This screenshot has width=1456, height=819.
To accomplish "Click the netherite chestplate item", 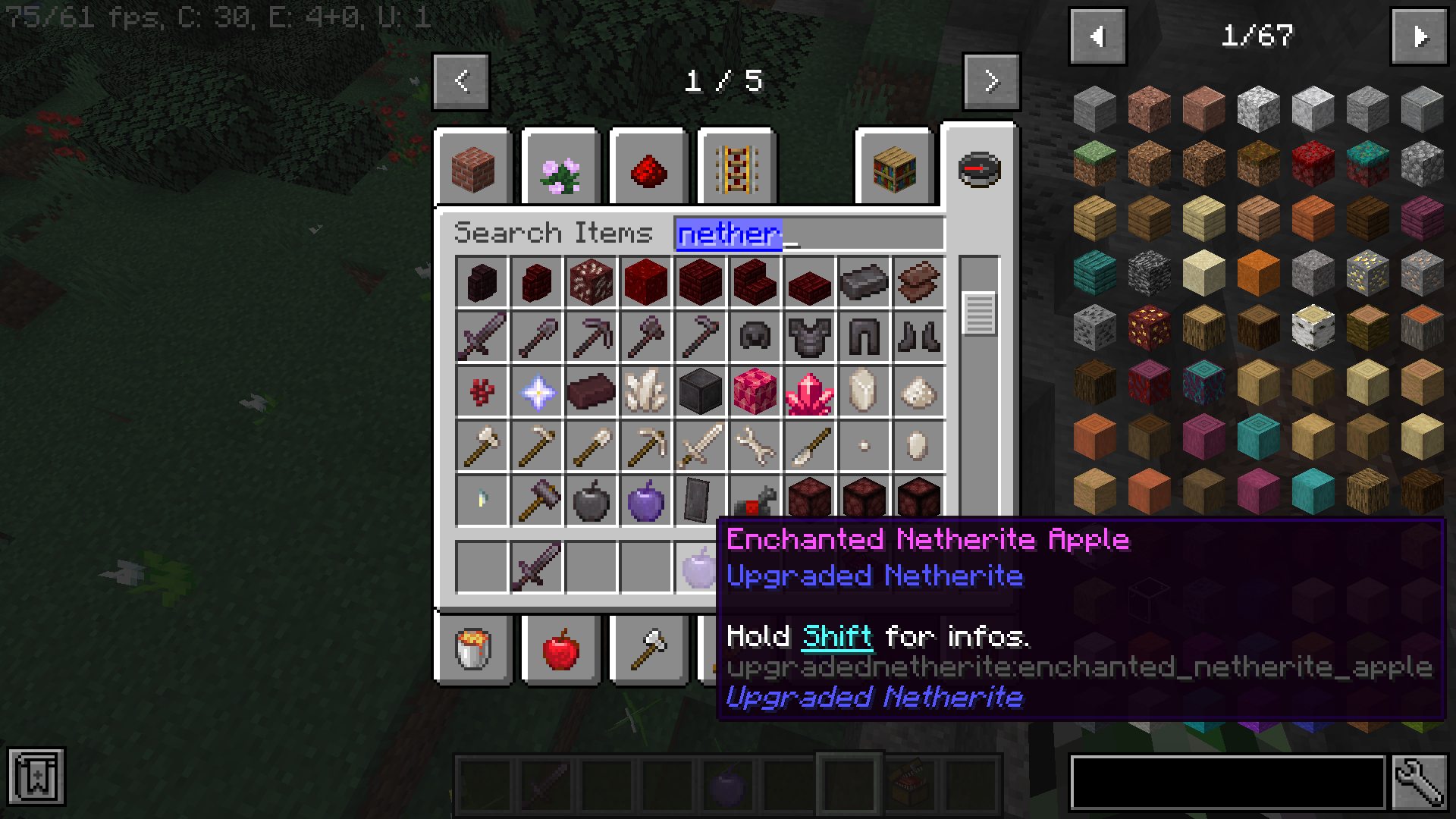I will [x=809, y=337].
